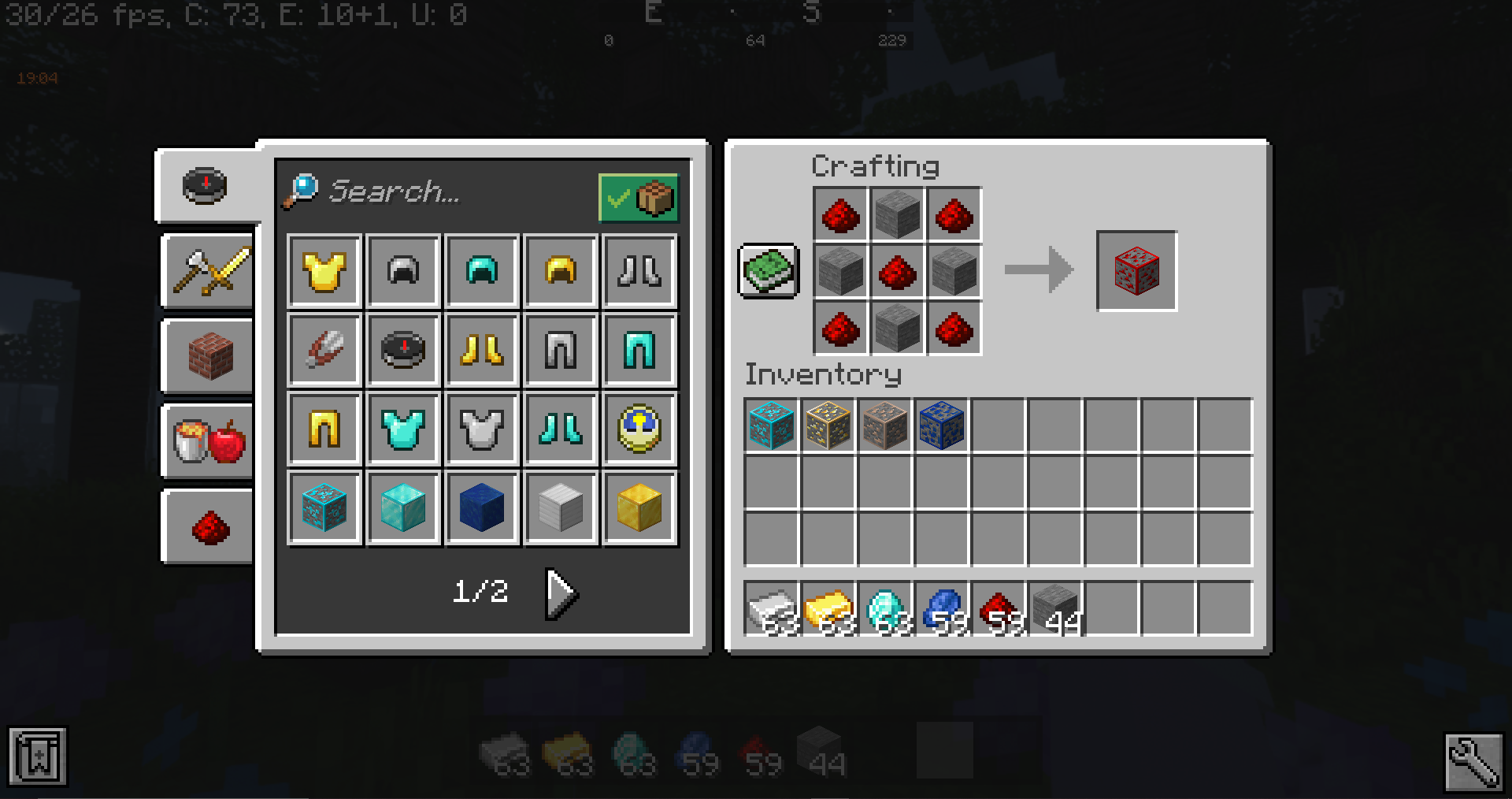Pick the shears item from results

tap(324, 350)
